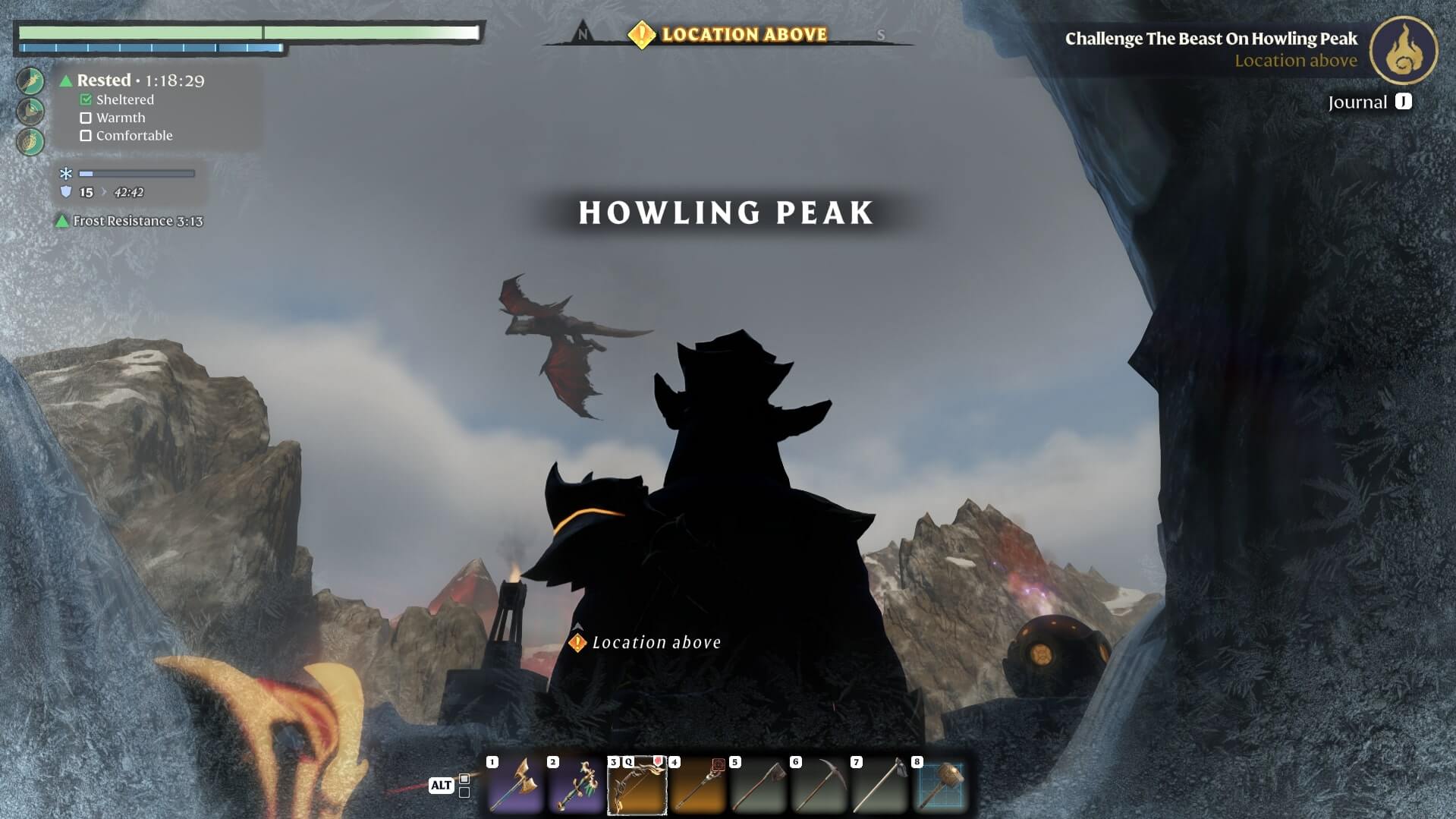Click the carrot food buff icon

pos(31,81)
